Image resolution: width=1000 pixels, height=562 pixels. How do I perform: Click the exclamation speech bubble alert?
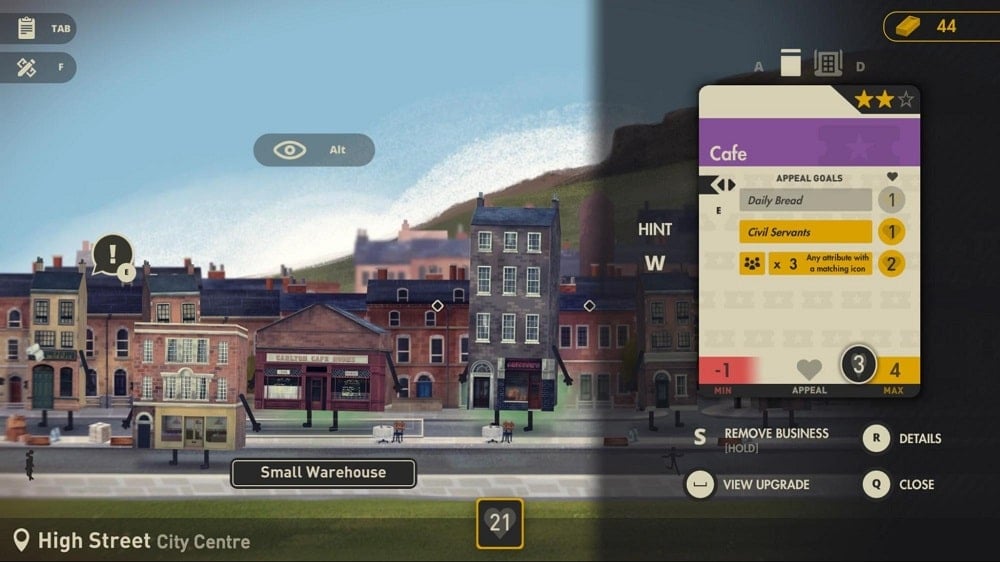click(x=113, y=254)
